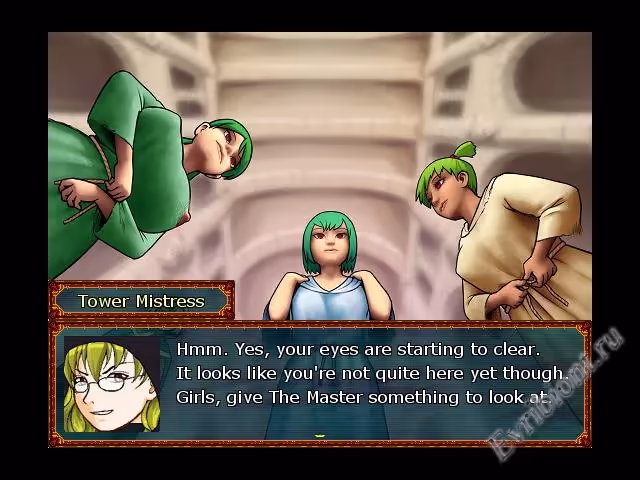The width and height of the screenshot is (640, 480).
Task: Click the yellow continue arrow indicator
Action: (320, 436)
